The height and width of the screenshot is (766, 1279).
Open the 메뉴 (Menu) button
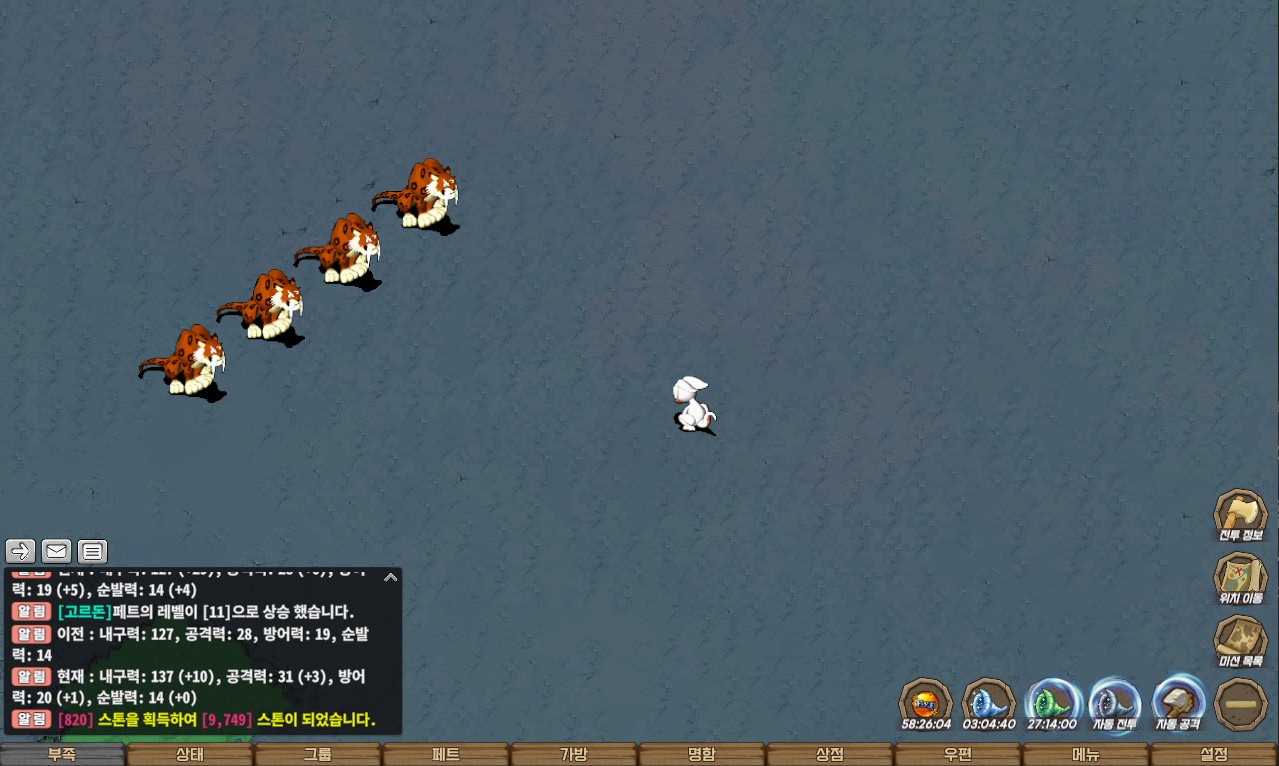[1086, 755]
